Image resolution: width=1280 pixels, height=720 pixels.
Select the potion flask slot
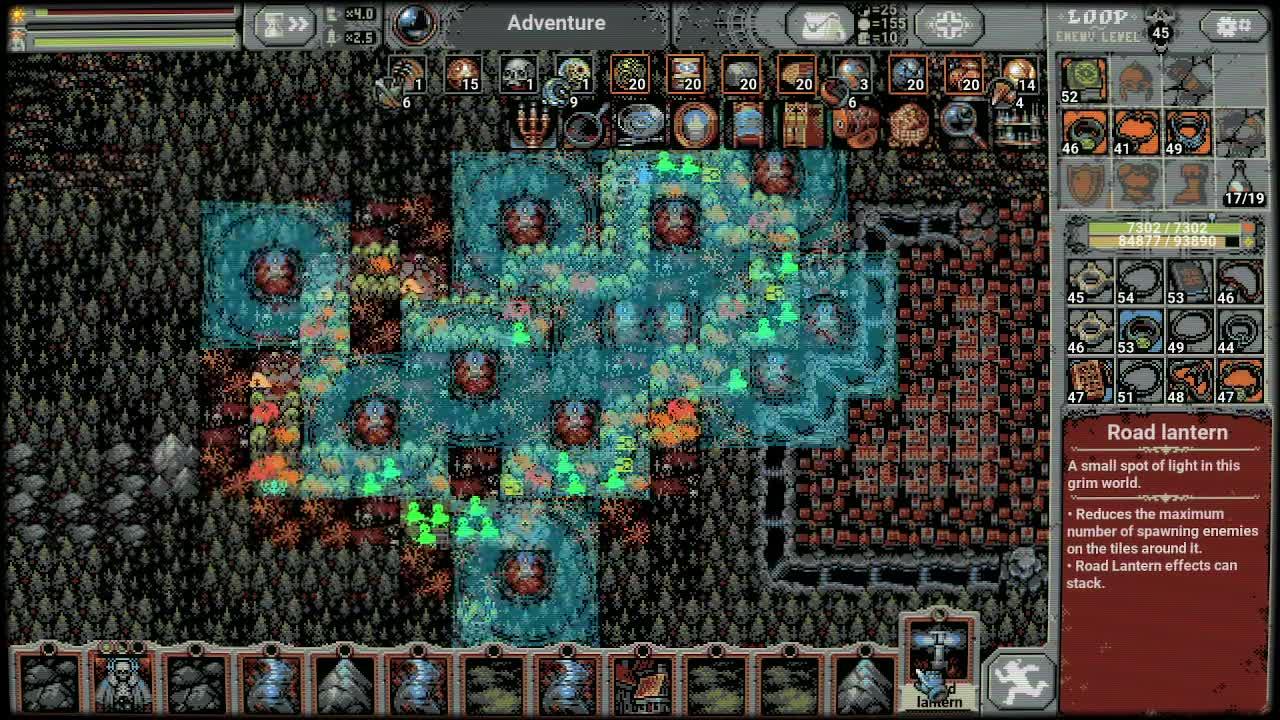pos(1240,183)
